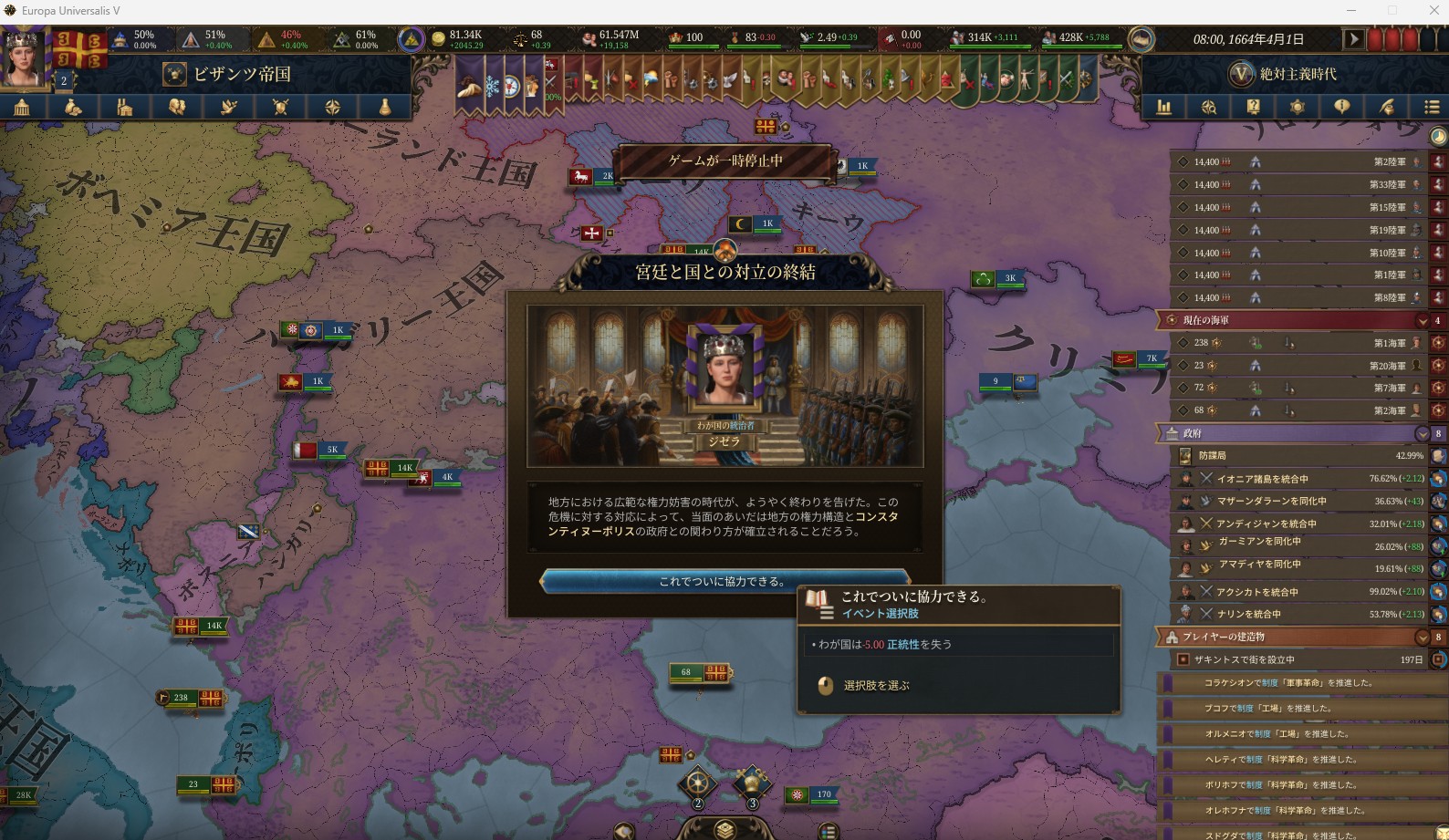The image size is (1449, 840).
Task: Select the 第33陸軍 army row
Action: click(1296, 185)
